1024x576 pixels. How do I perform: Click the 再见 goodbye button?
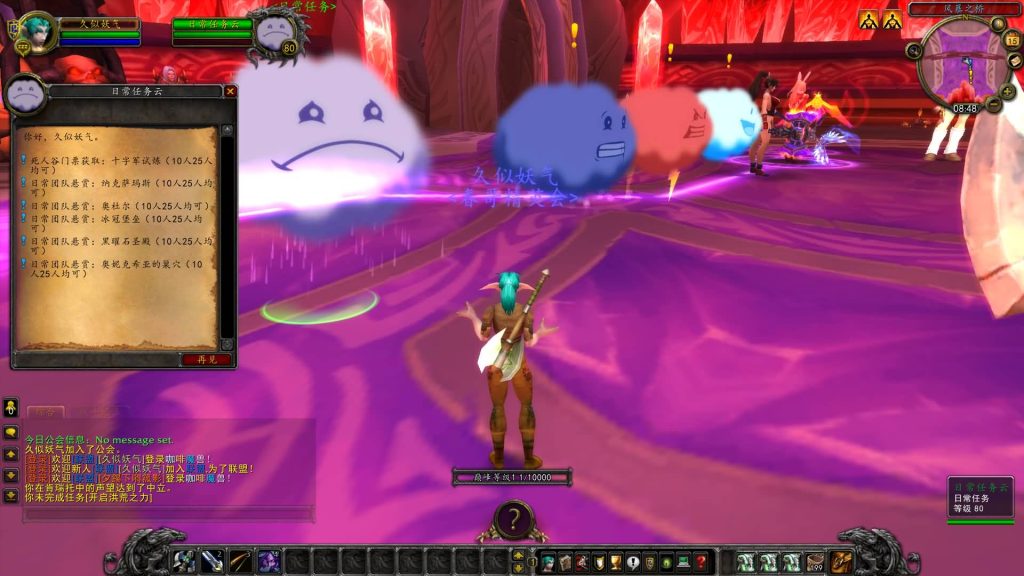[207, 359]
